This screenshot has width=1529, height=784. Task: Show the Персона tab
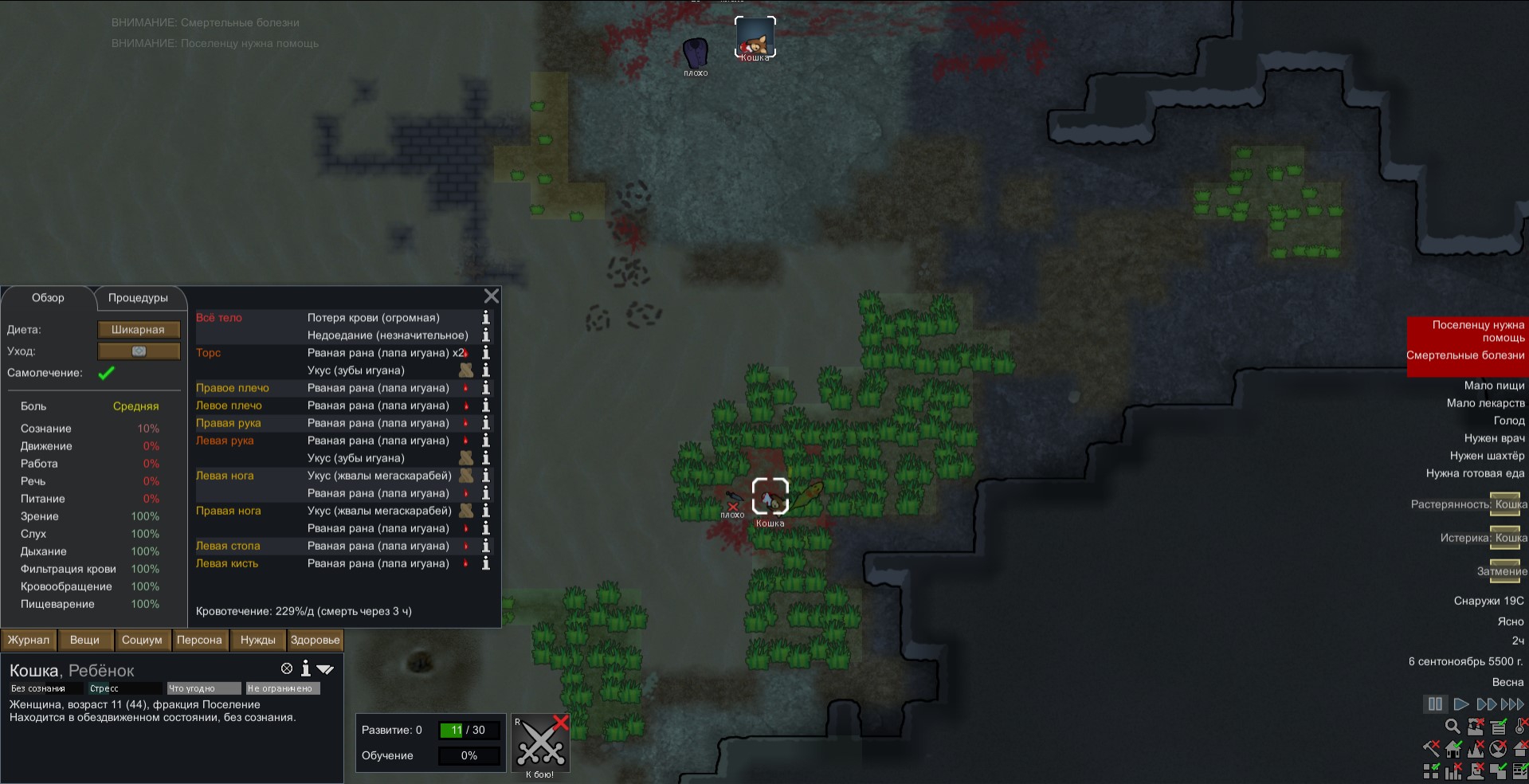click(199, 640)
